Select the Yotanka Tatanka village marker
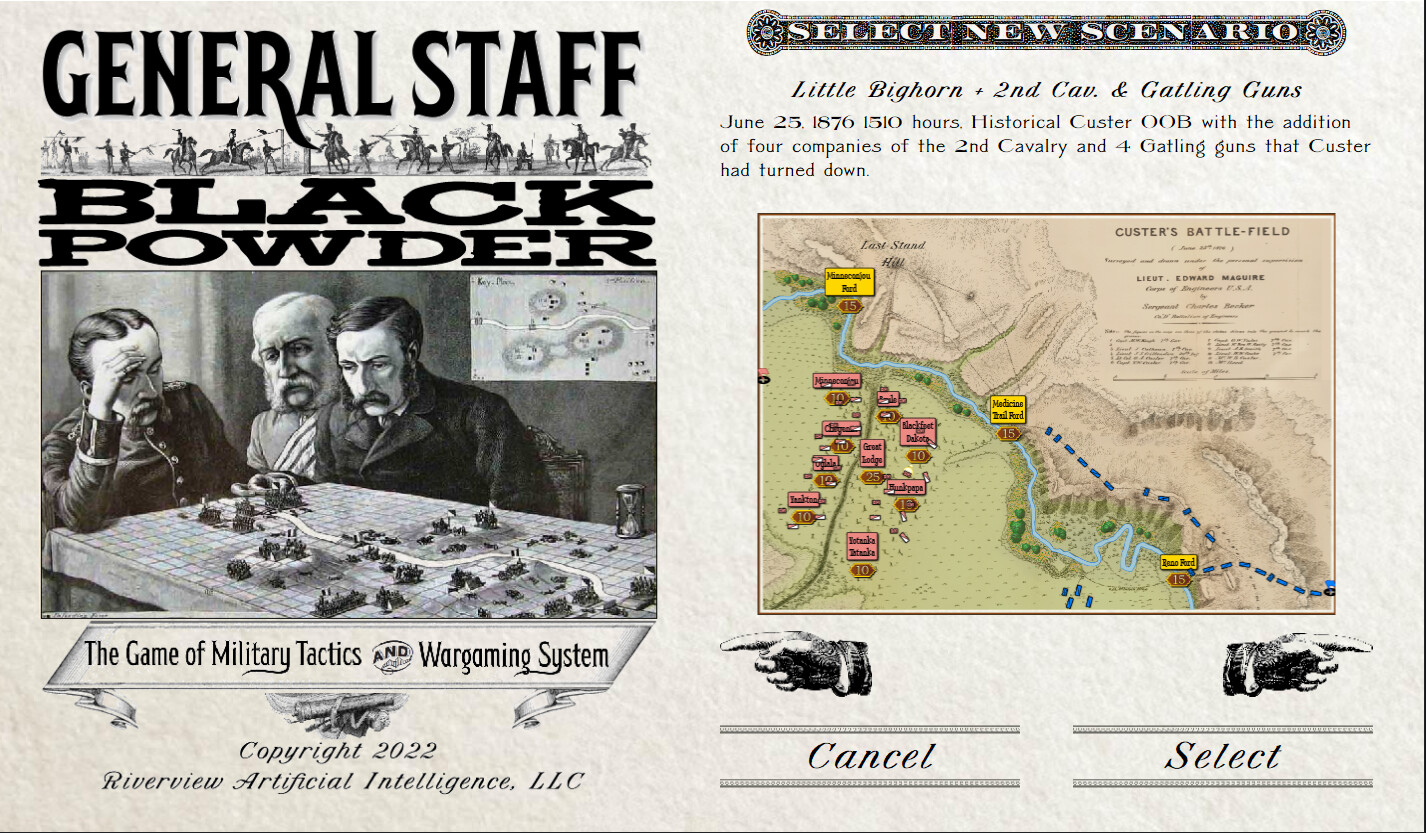The image size is (1426, 833). pyautogui.click(x=861, y=548)
